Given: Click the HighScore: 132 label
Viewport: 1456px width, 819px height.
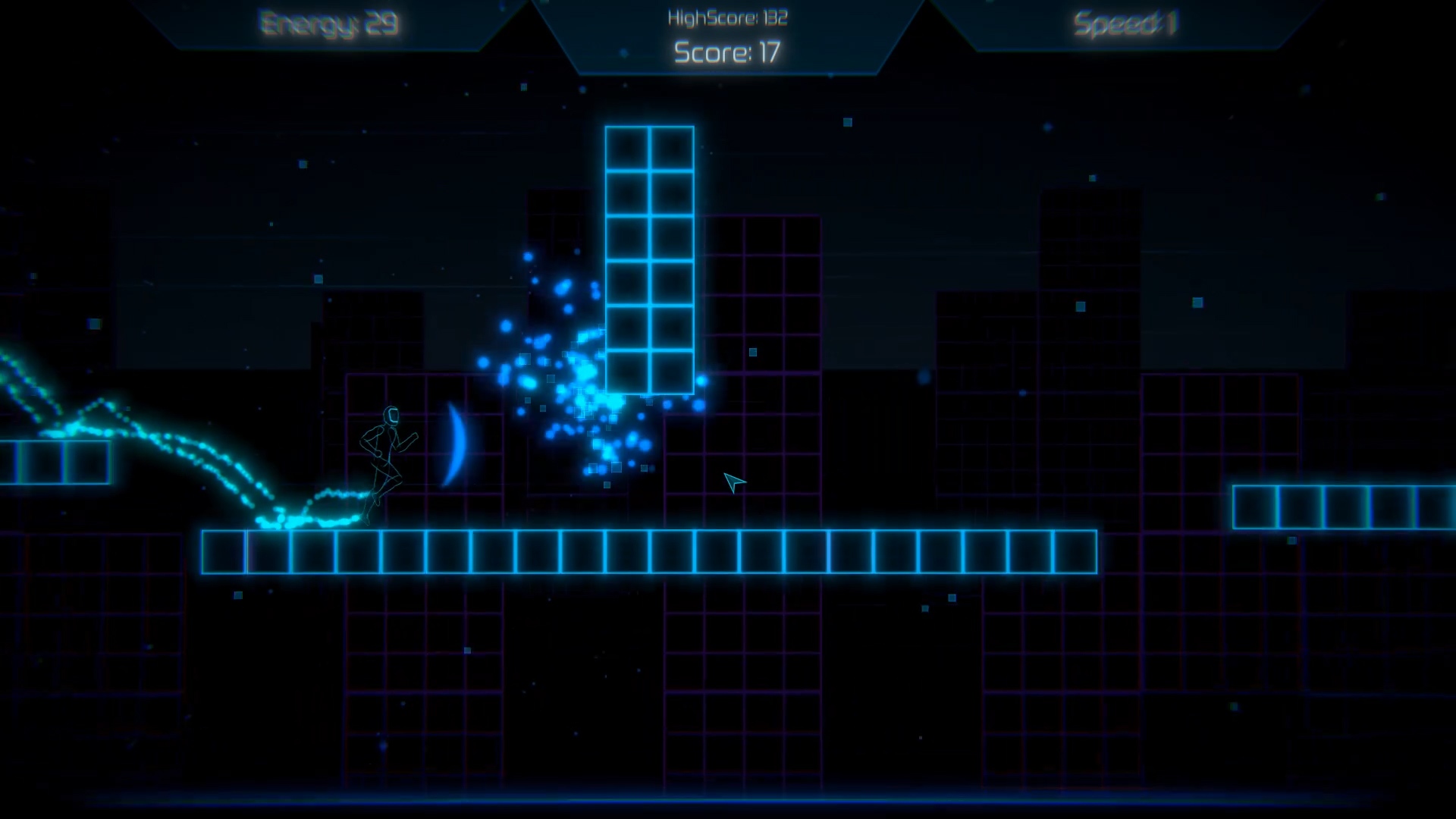Looking at the screenshot, I should (x=728, y=17).
